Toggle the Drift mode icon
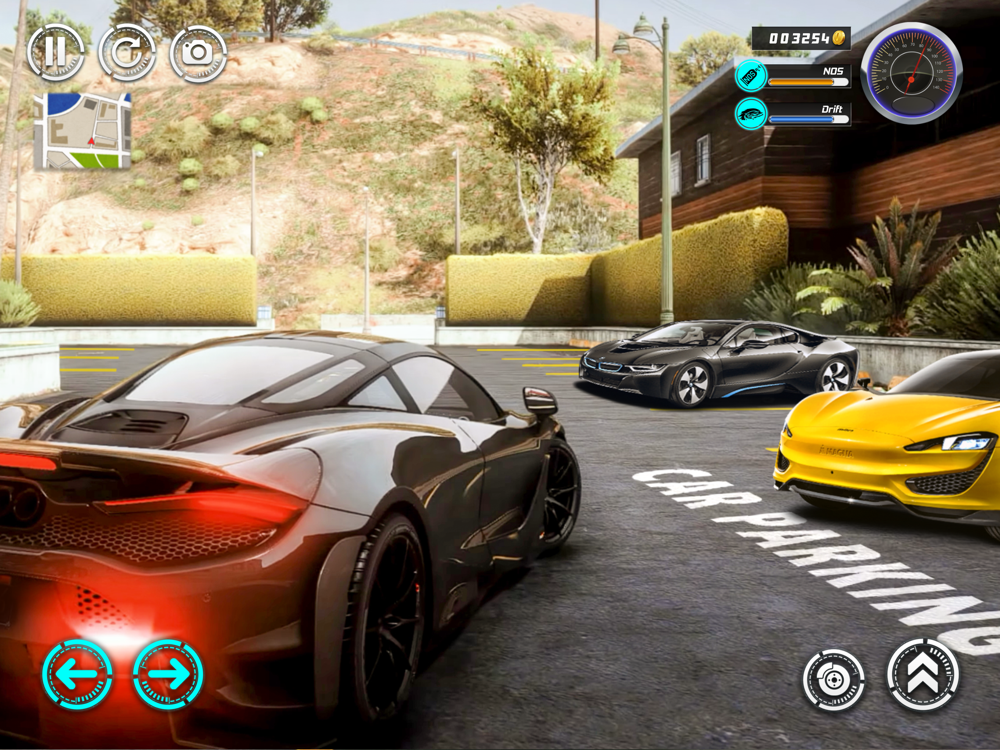The height and width of the screenshot is (750, 1000). coord(751,114)
